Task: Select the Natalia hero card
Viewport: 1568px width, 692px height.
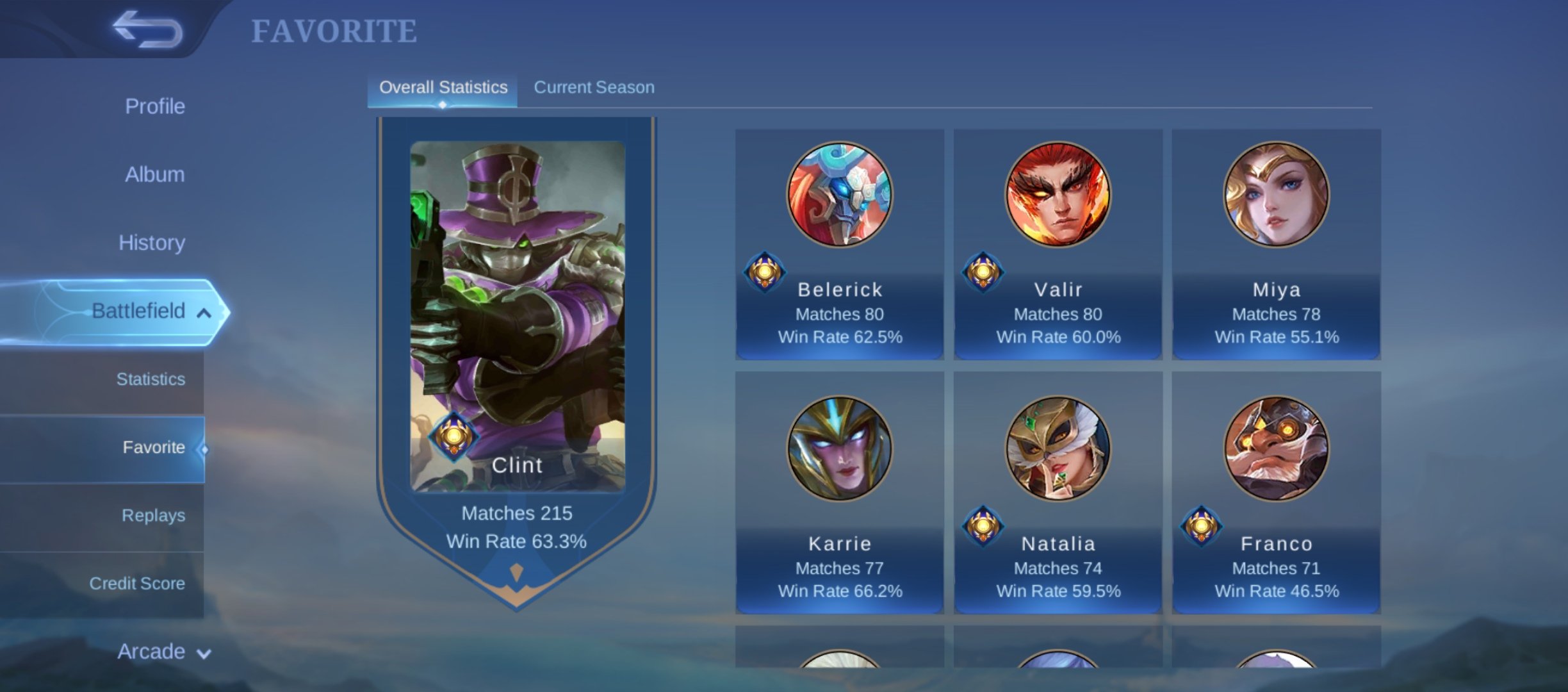Action: click(1058, 493)
